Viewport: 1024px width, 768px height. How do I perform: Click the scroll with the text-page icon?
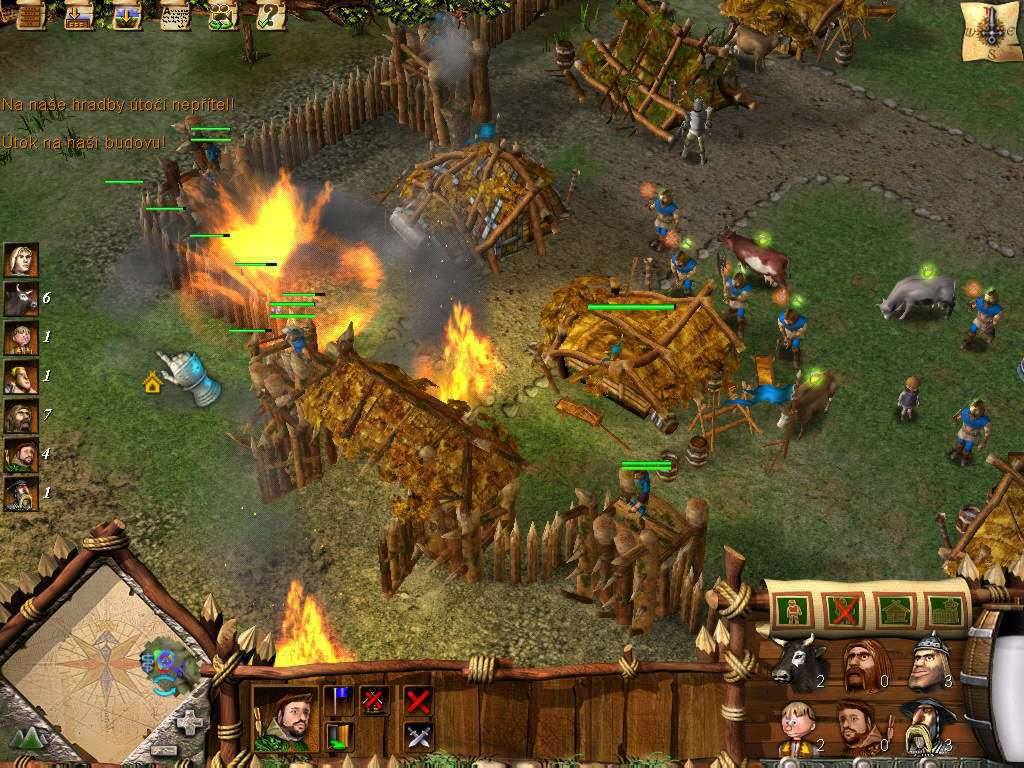(175, 14)
